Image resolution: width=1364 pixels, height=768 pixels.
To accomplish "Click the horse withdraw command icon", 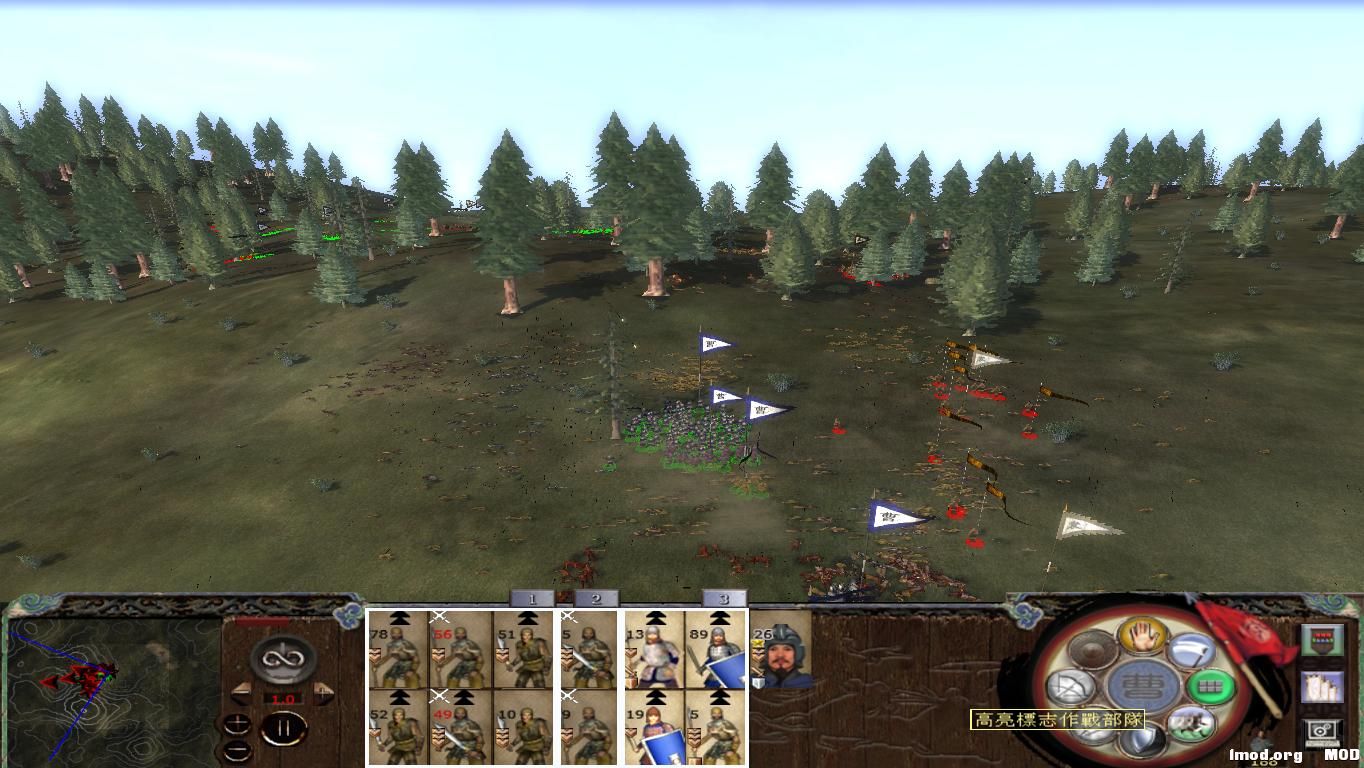I will pyautogui.click(x=1191, y=722).
